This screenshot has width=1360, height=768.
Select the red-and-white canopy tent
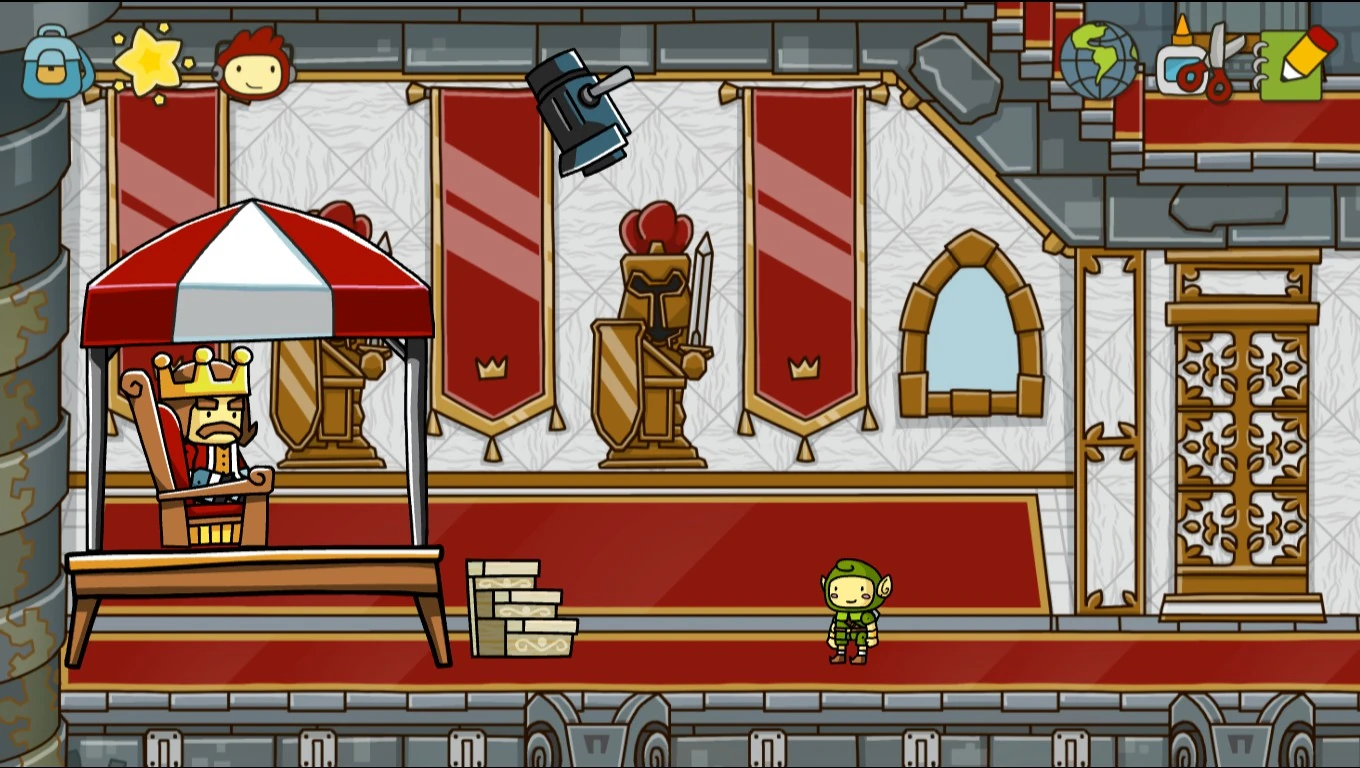255,270
